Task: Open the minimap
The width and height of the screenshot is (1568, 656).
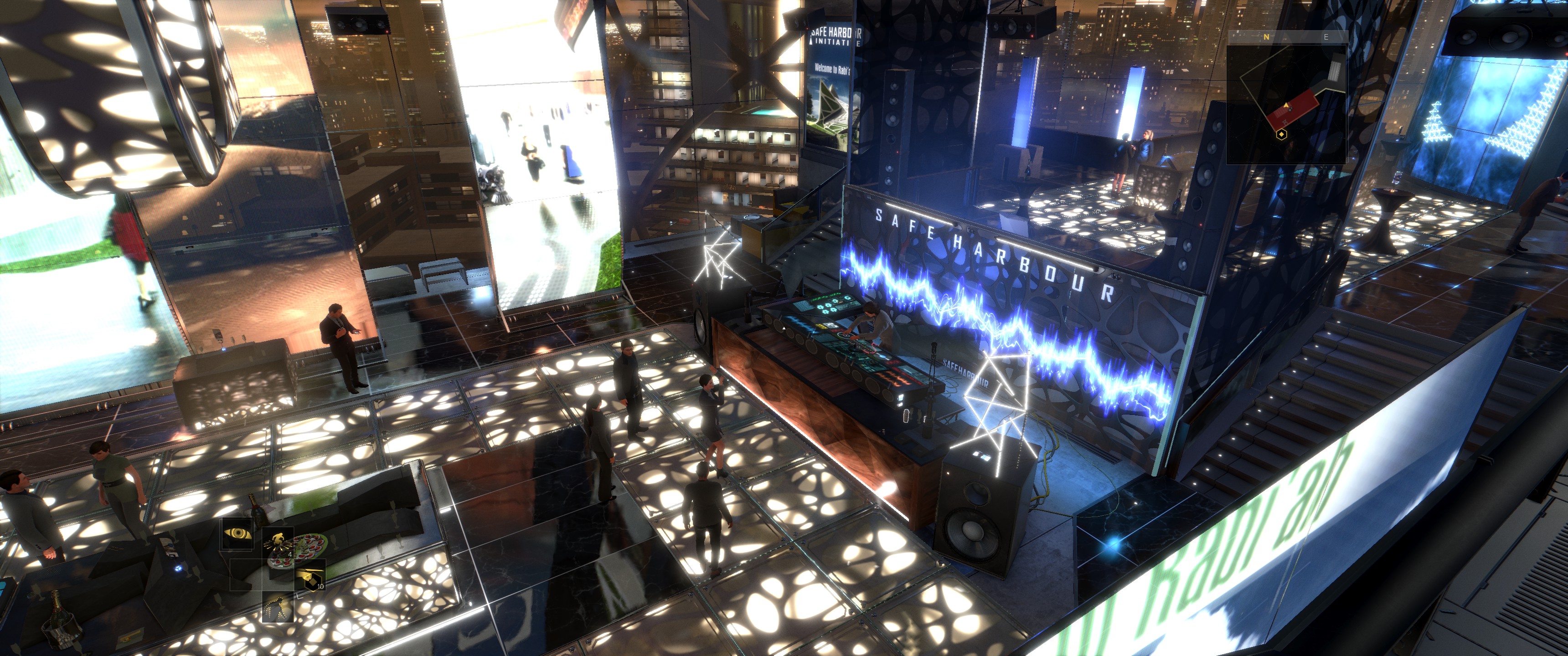Action: coord(1285,104)
